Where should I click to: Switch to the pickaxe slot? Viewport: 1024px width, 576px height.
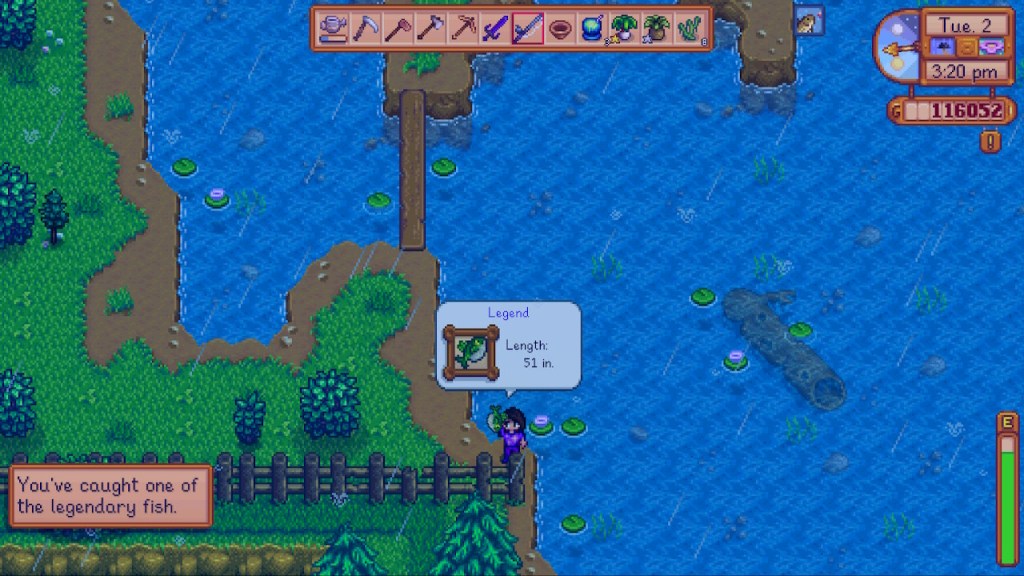pos(463,29)
